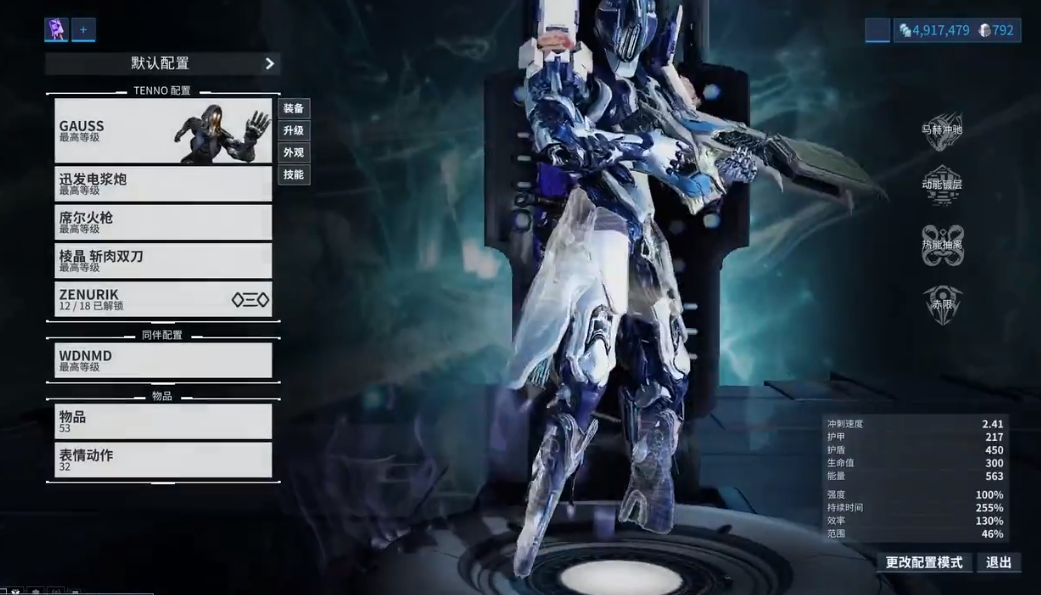The height and width of the screenshot is (595, 1041).
Task: Open the ZENURIK focus school slot
Action: 163,299
